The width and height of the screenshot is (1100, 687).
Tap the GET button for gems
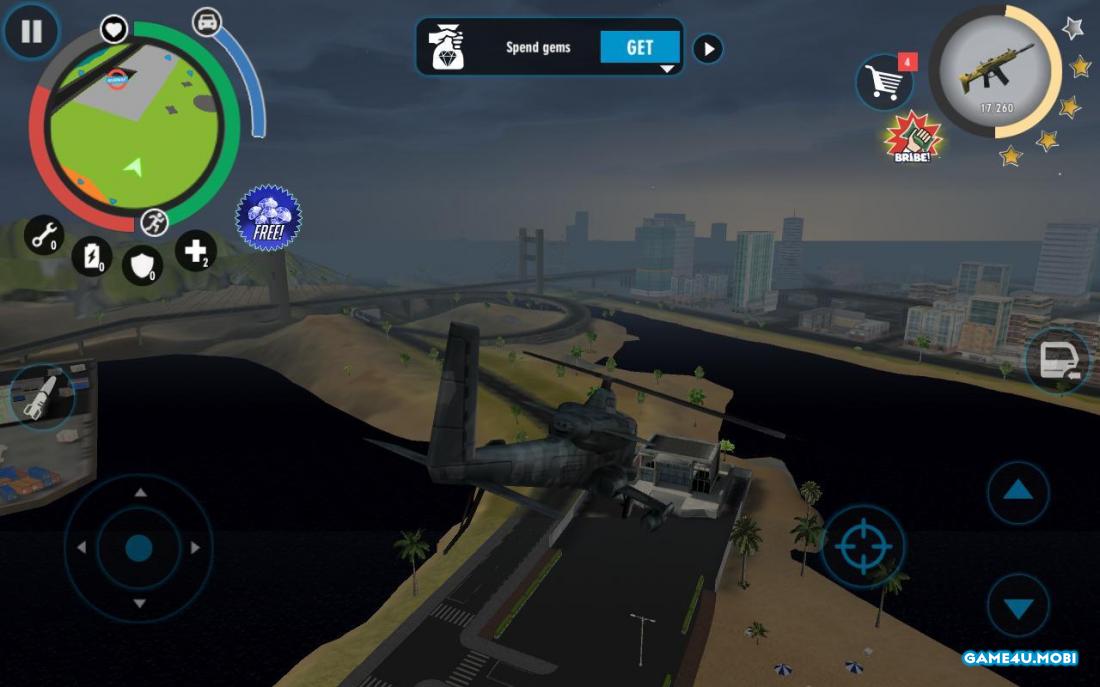coord(639,47)
